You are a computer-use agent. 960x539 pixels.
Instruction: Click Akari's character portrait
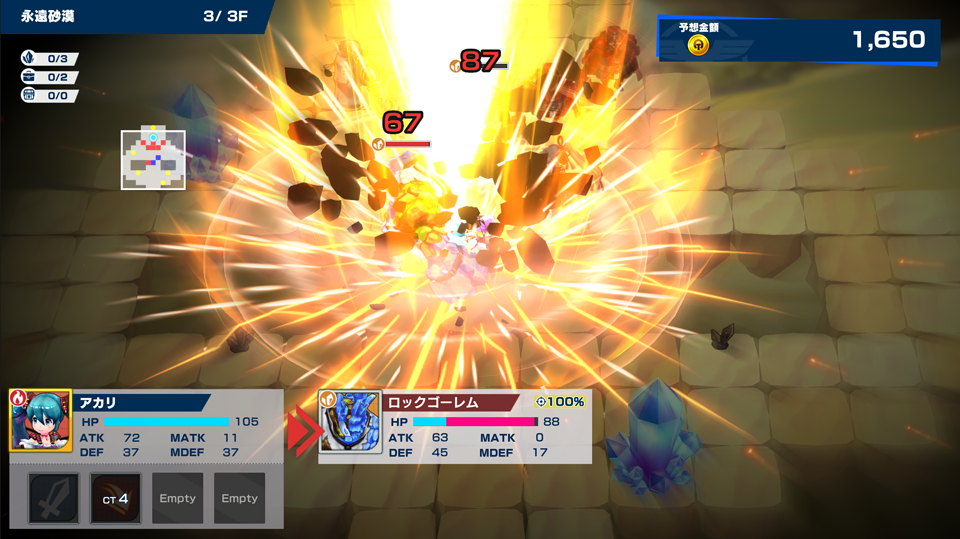pyautogui.click(x=41, y=421)
